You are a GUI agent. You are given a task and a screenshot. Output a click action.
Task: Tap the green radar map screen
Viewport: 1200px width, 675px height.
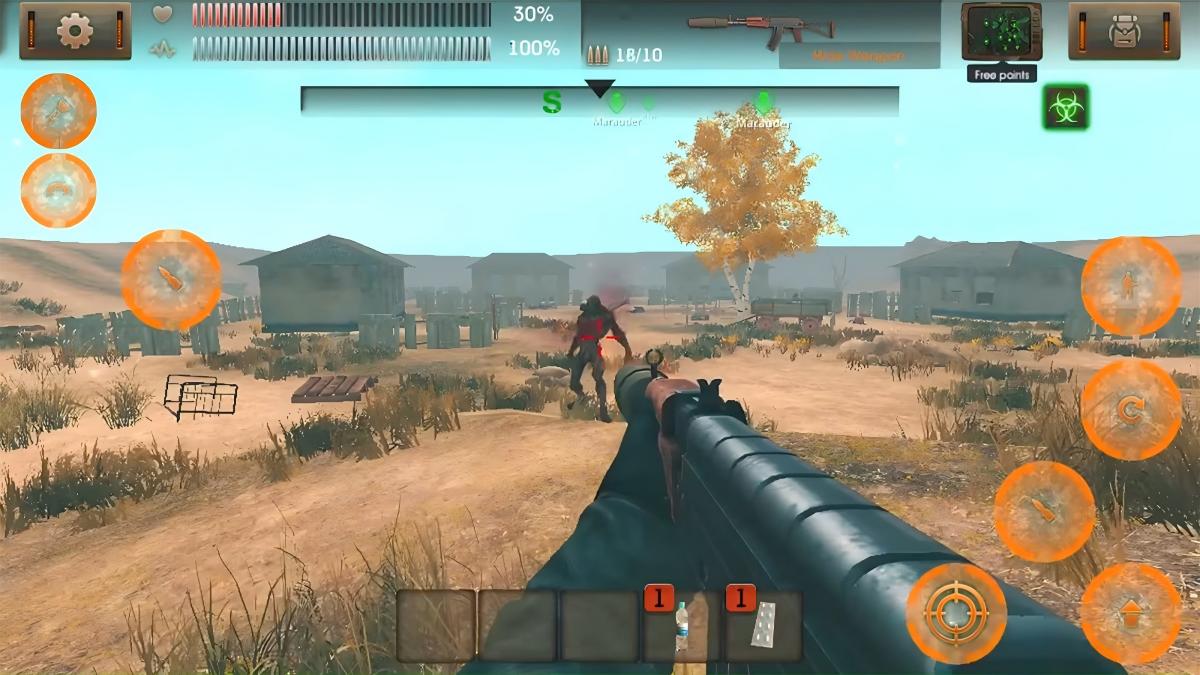tap(1001, 31)
